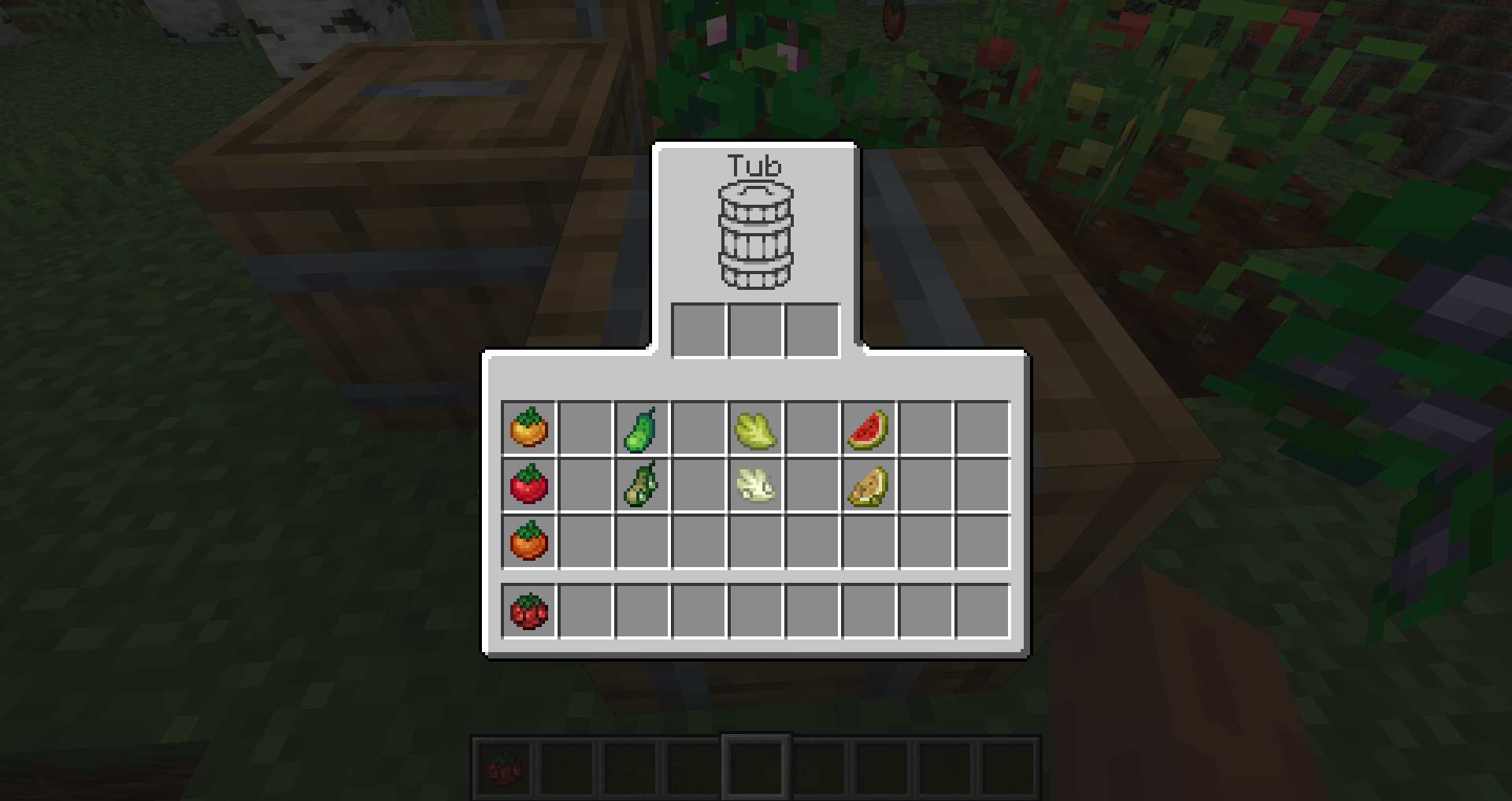Click the red ripe tomato
Viewport: 1512px width, 801px height.
529,486
